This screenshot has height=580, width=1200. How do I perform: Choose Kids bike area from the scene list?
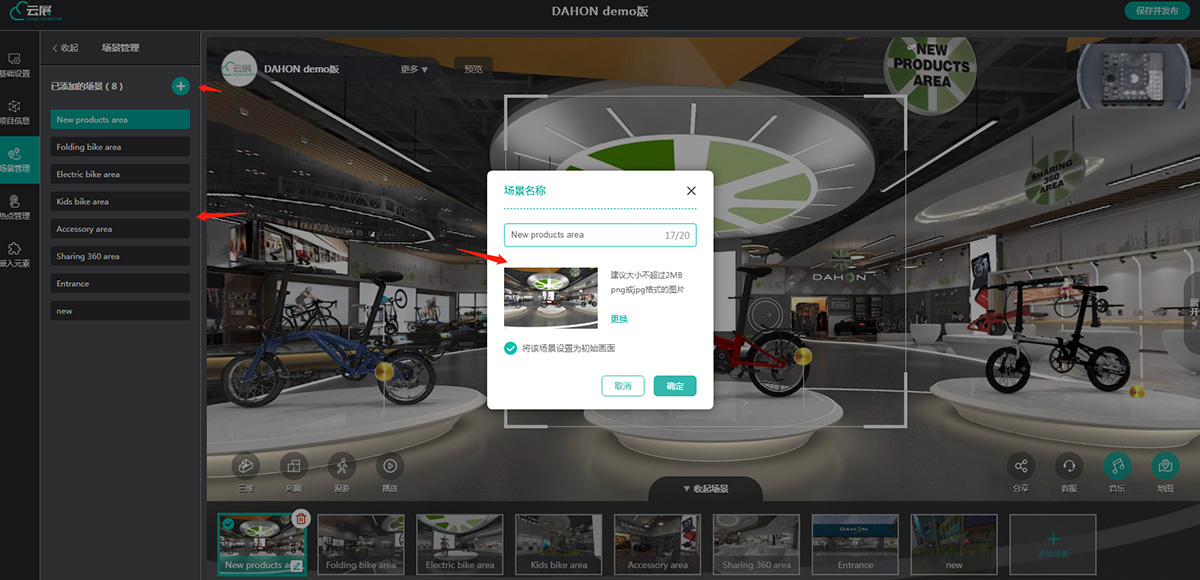tap(120, 202)
